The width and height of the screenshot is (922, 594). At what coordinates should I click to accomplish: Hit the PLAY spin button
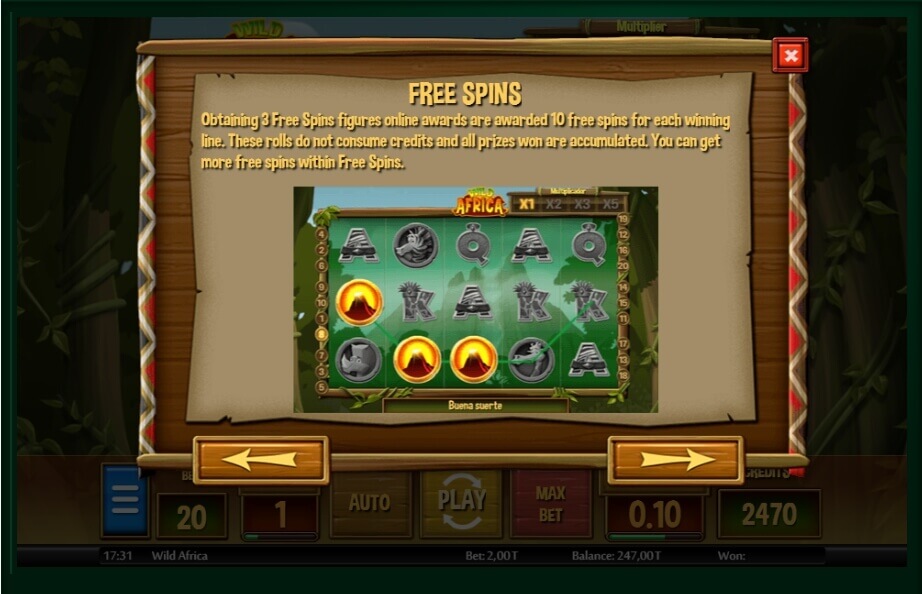coord(461,503)
